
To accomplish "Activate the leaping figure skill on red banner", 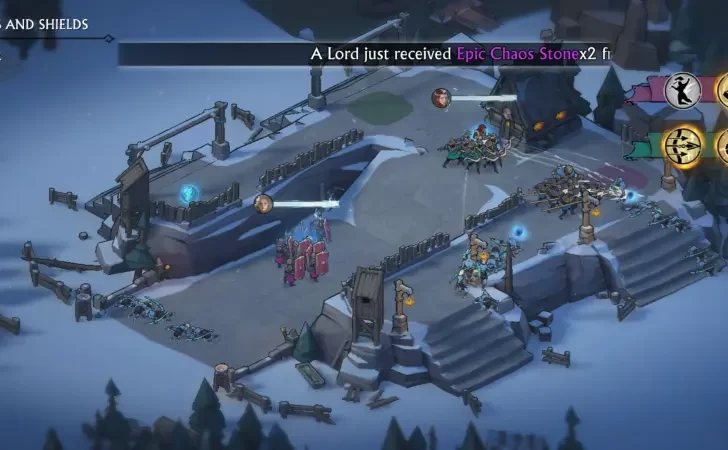I will click(x=681, y=90).
